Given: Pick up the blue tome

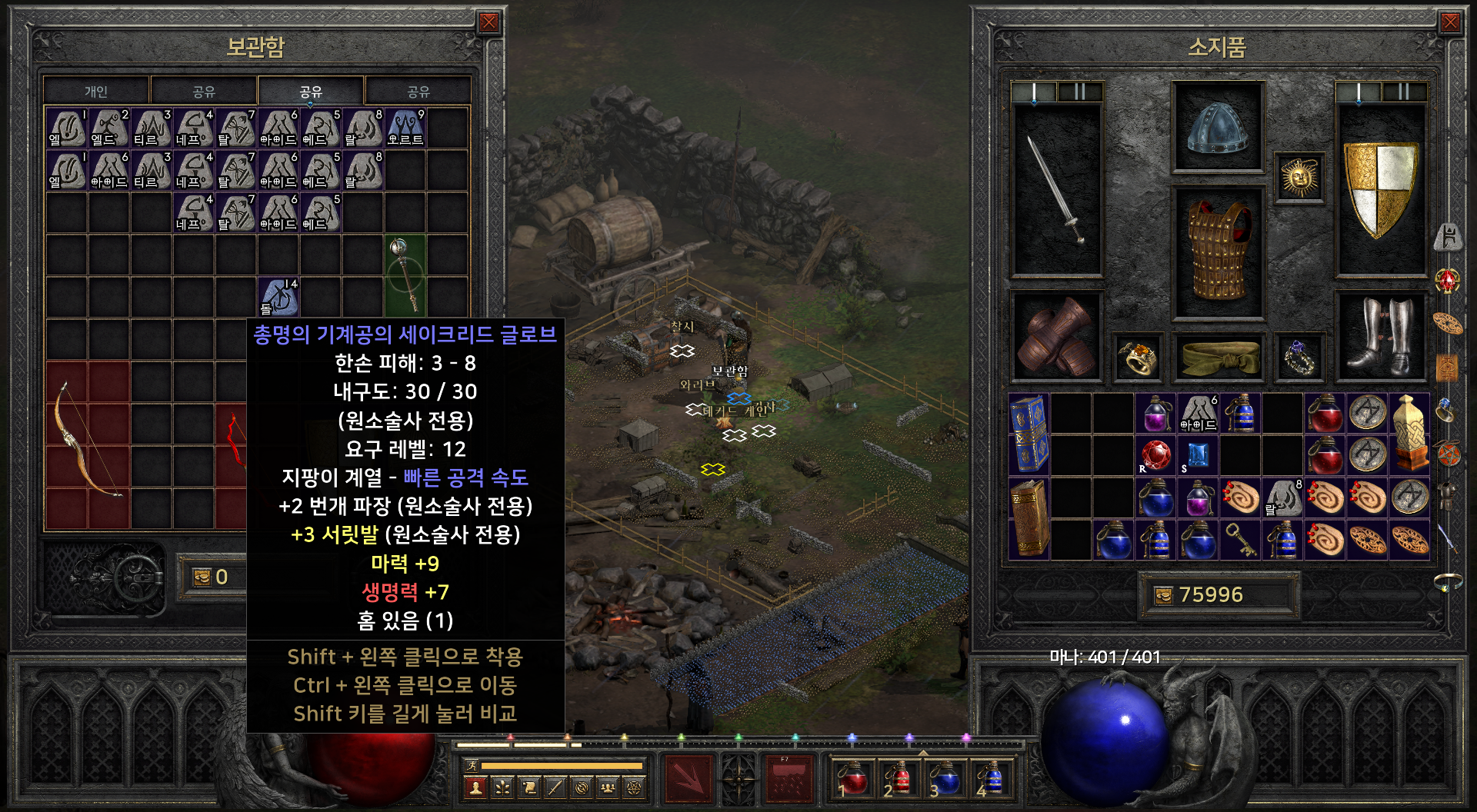Looking at the screenshot, I should (x=1029, y=434).
